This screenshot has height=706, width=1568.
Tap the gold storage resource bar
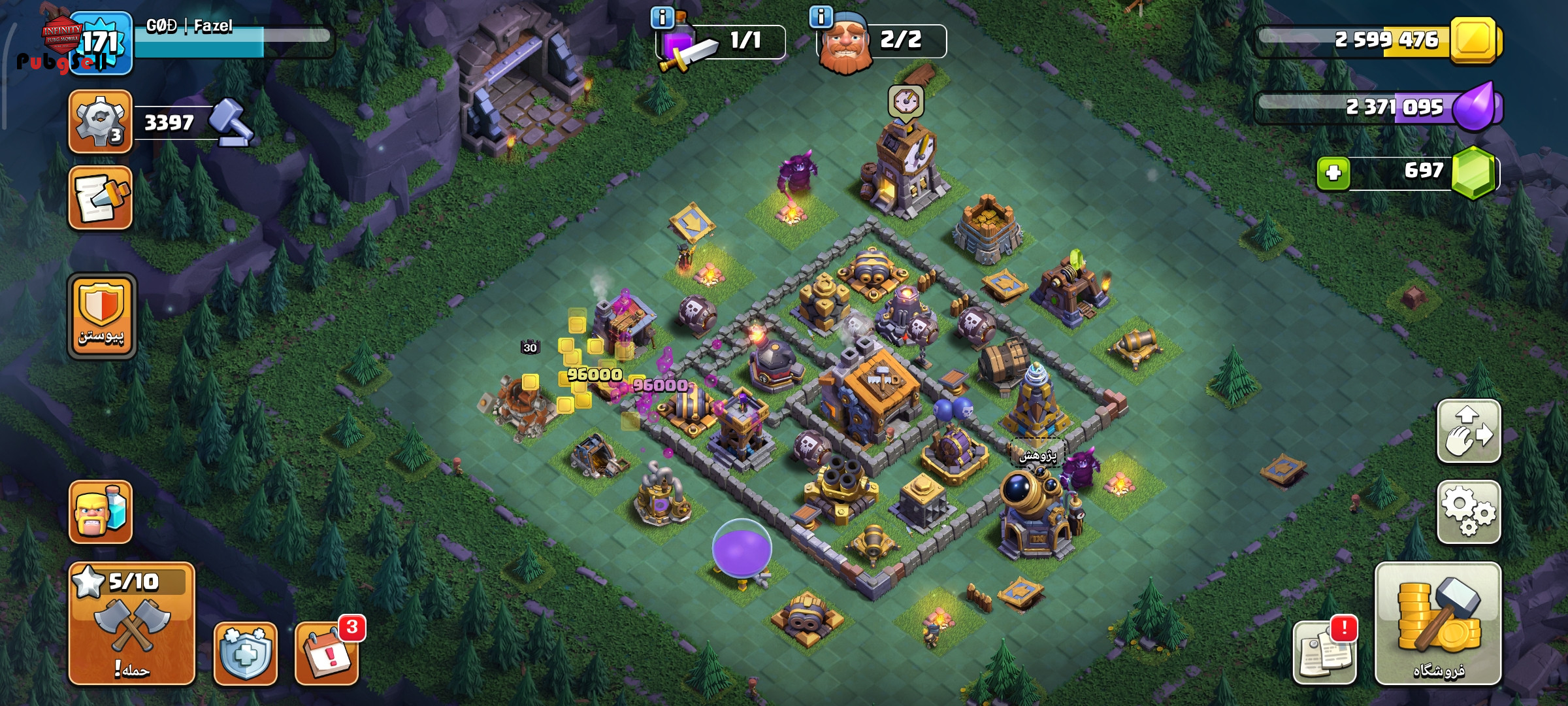tap(1379, 41)
